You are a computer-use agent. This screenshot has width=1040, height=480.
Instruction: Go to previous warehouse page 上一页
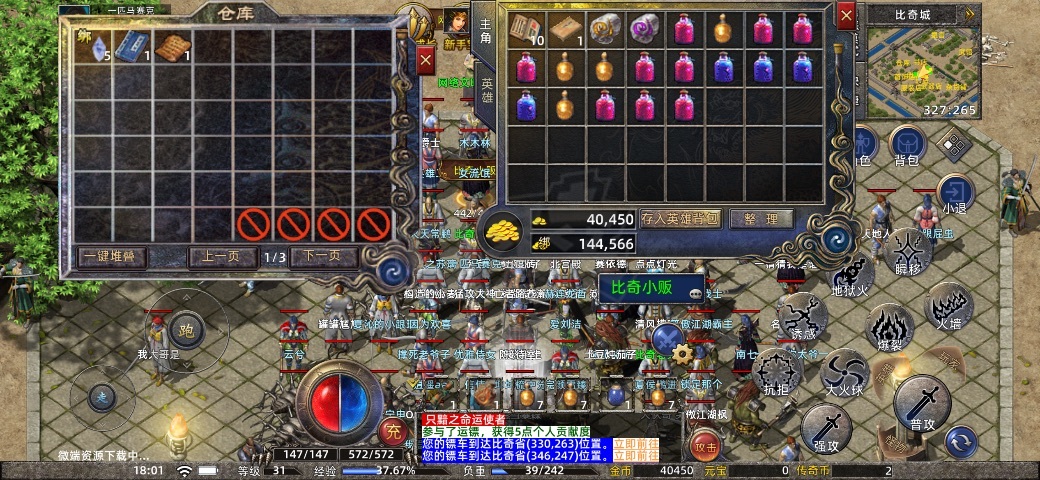(221, 257)
